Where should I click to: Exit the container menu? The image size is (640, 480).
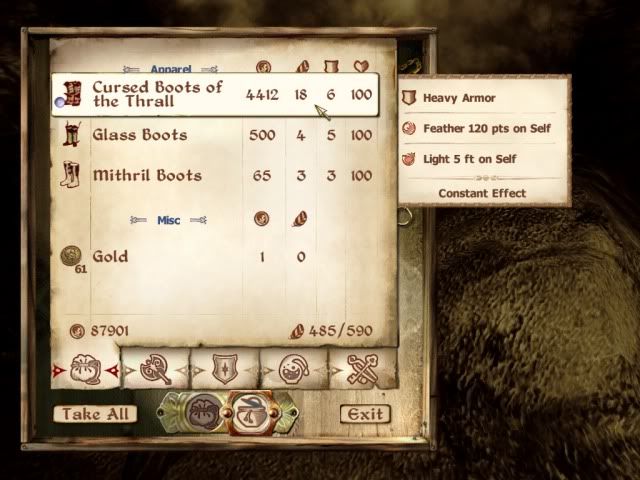[364, 414]
